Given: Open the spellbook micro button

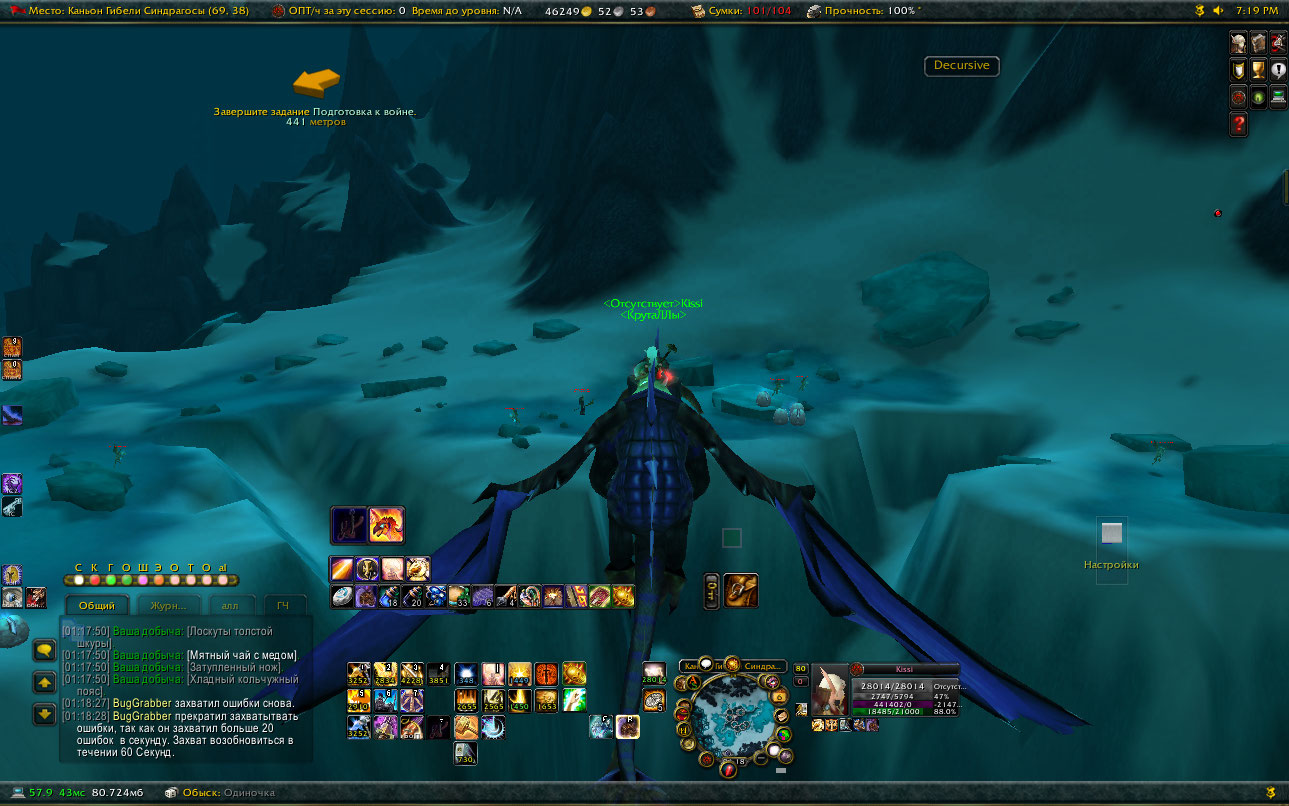Looking at the screenshot, I should click(x=1258, y=42).
